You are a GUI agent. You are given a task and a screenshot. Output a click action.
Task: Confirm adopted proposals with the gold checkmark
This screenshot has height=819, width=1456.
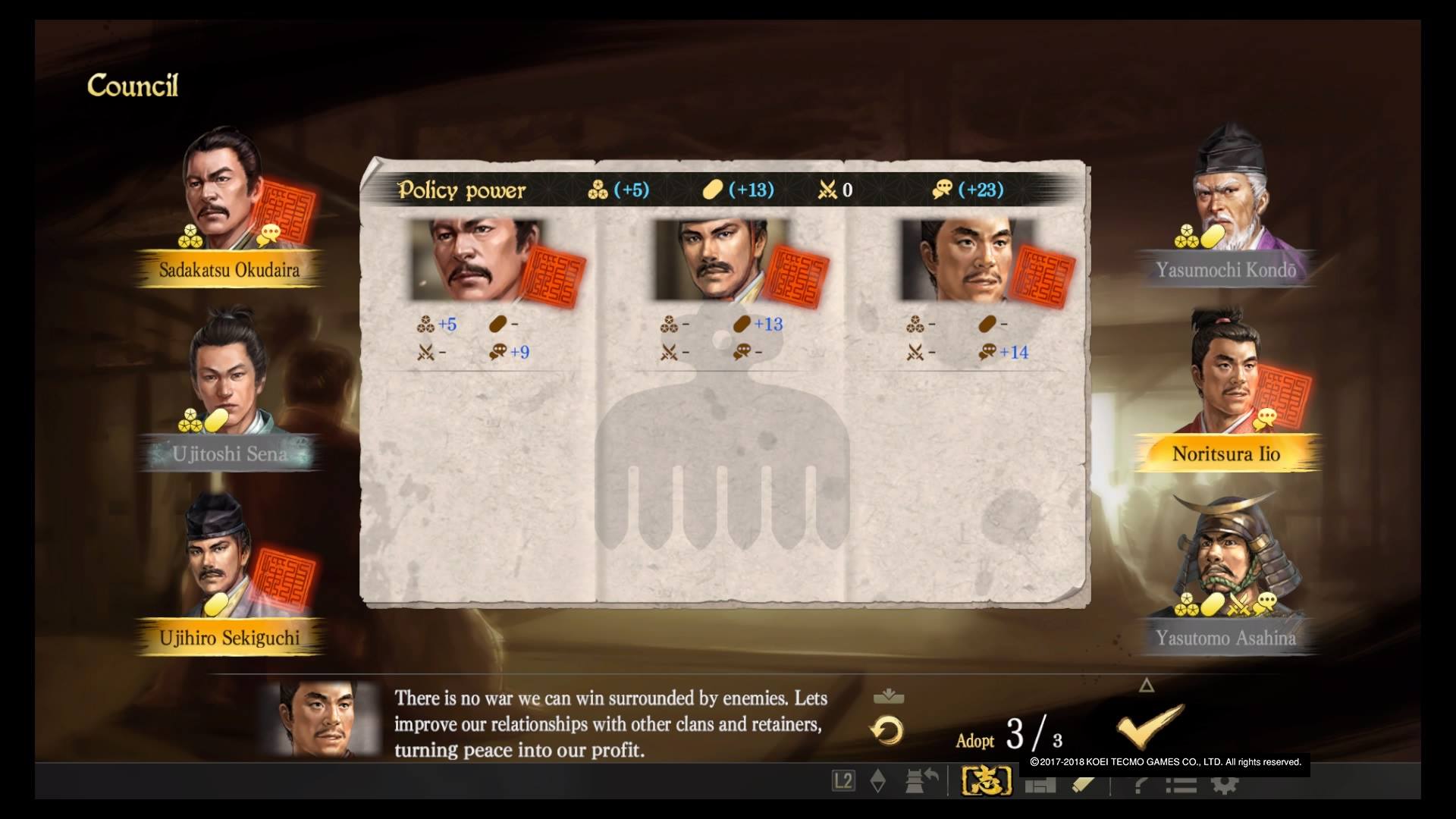click(1150, 726)
